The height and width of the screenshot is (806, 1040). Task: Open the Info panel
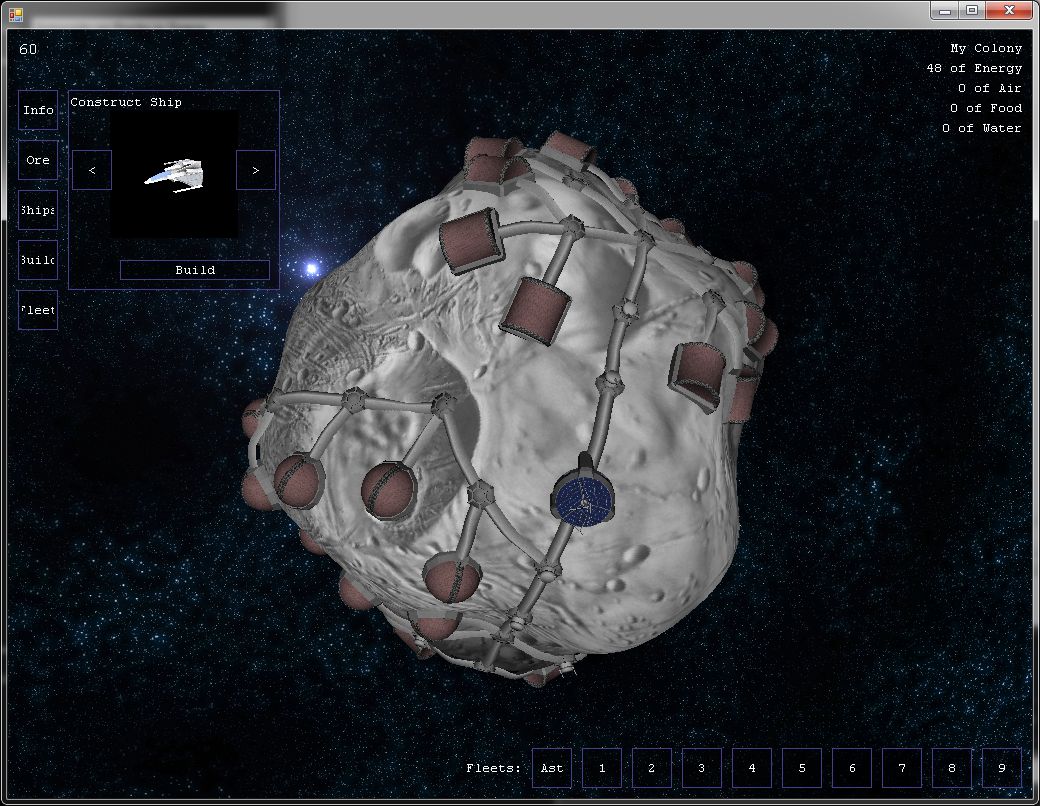pos(38,110)
